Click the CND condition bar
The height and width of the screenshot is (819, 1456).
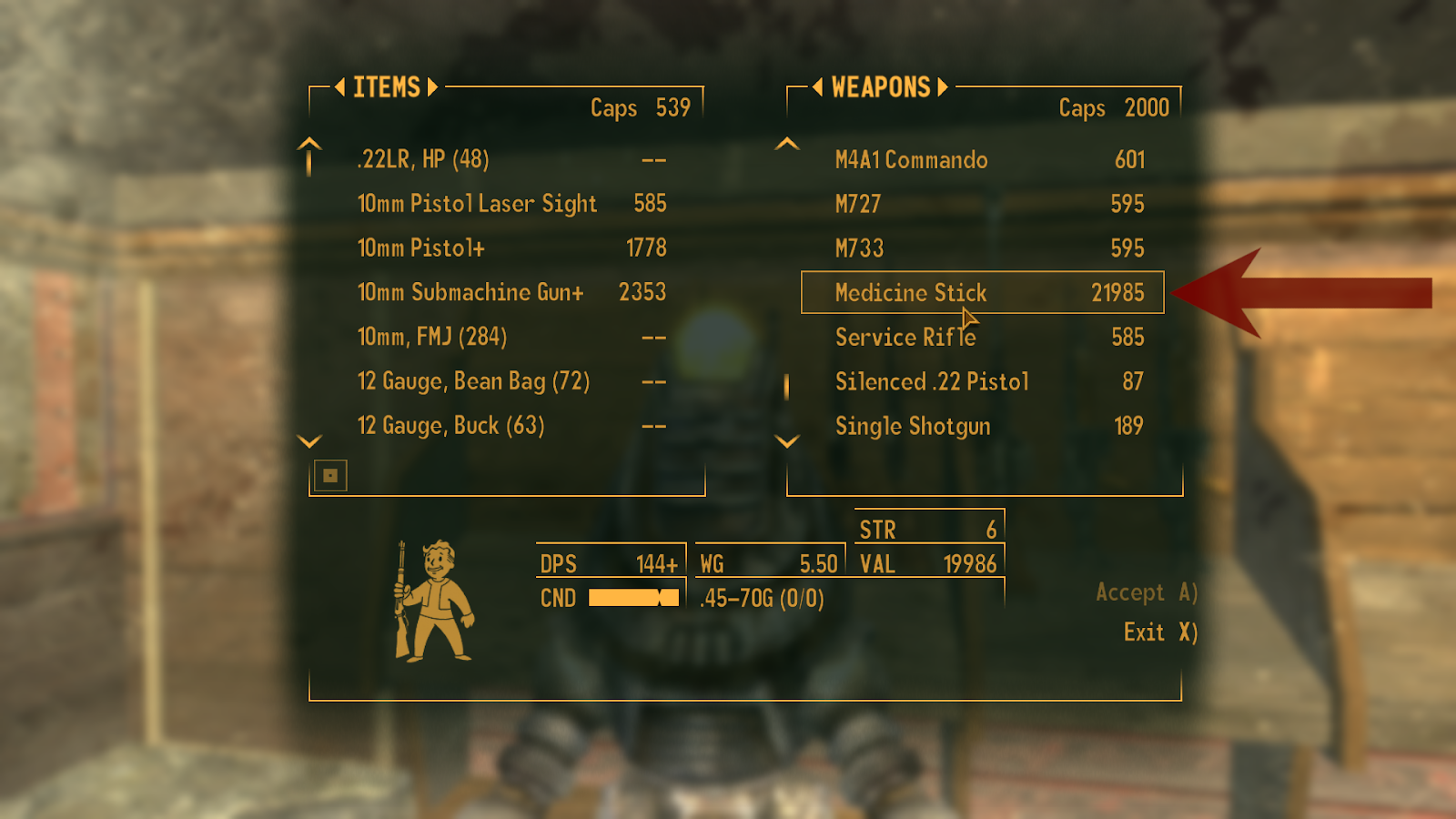pos(634,599)
